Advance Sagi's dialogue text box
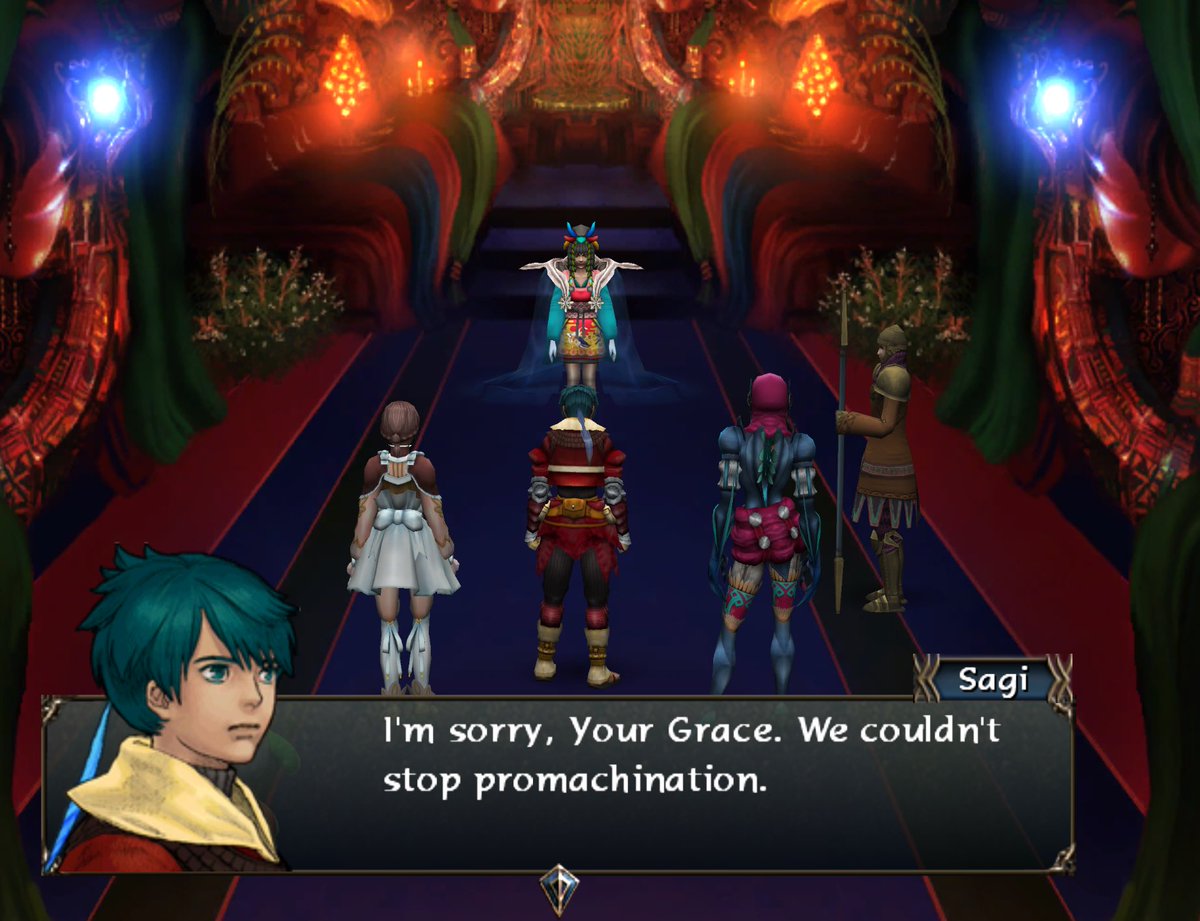The height and width of the screenshot is (921, 1200). click(690, 782)
